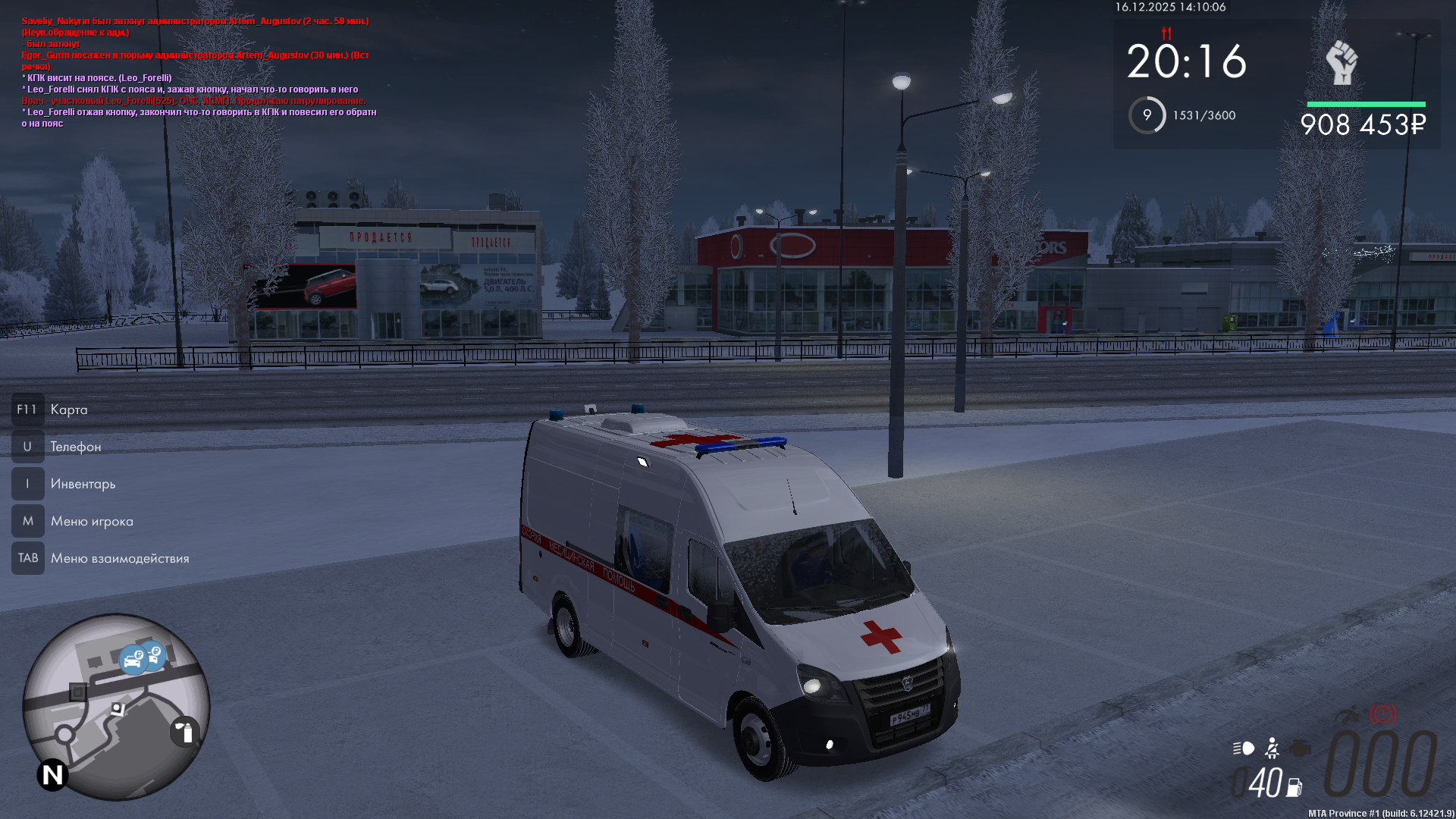Click the cruise control speedometer icon
1456x819 pixels.
pos(1348,714)
